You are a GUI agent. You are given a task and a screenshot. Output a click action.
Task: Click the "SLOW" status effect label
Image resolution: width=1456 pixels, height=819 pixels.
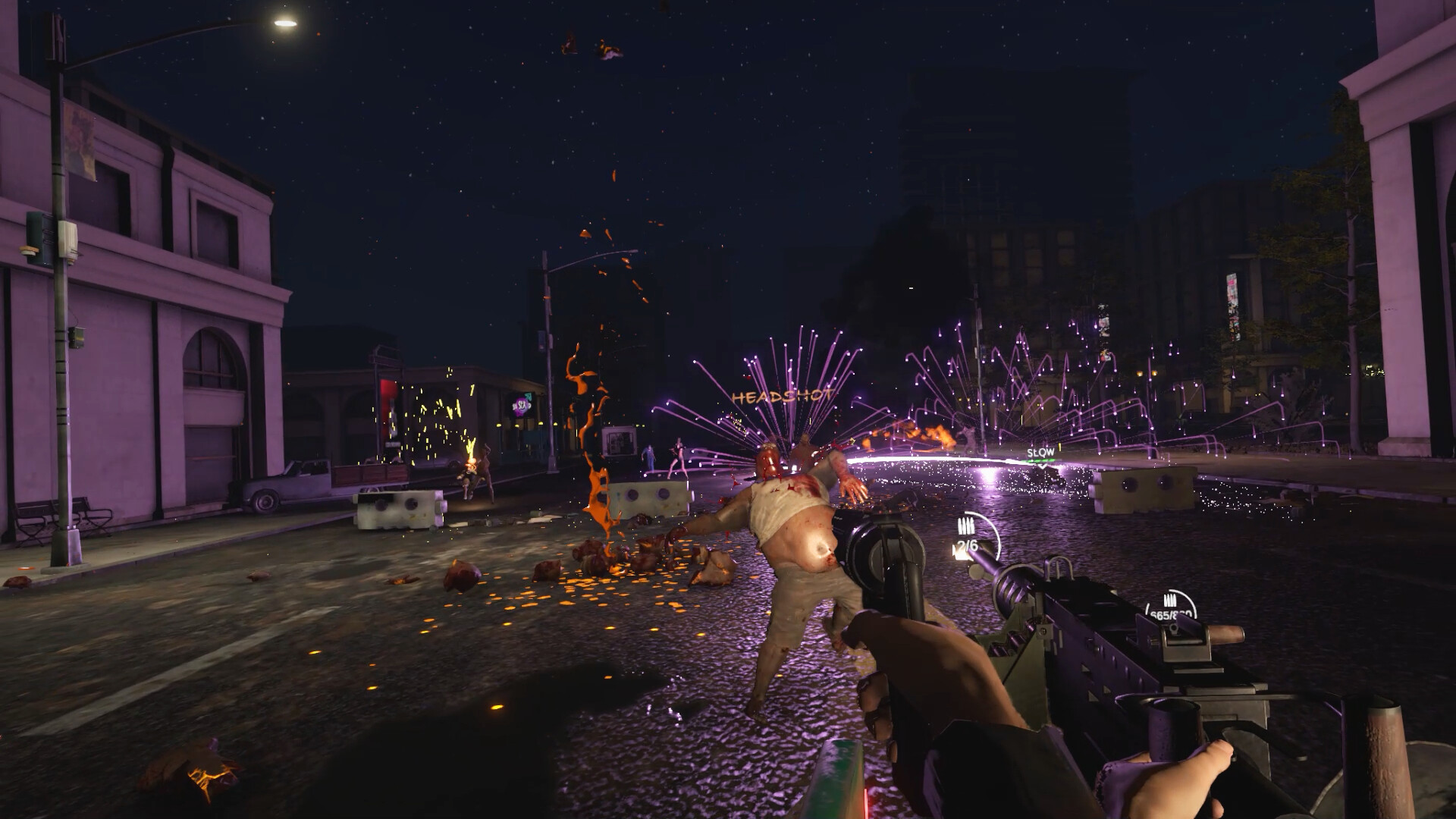coord(1040,451)
